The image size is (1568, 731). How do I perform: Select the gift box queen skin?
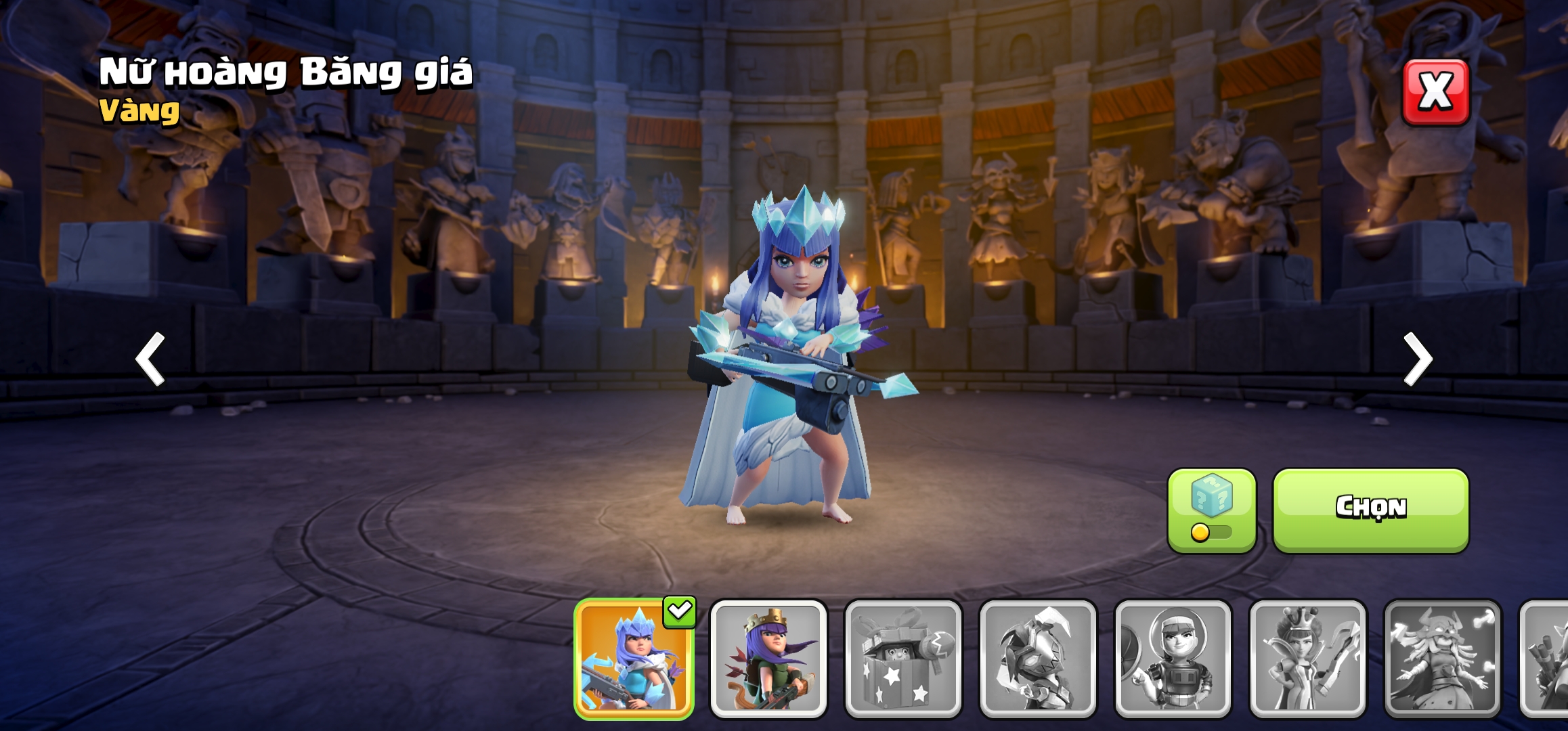pyautogui.click(x=903, y=658)
